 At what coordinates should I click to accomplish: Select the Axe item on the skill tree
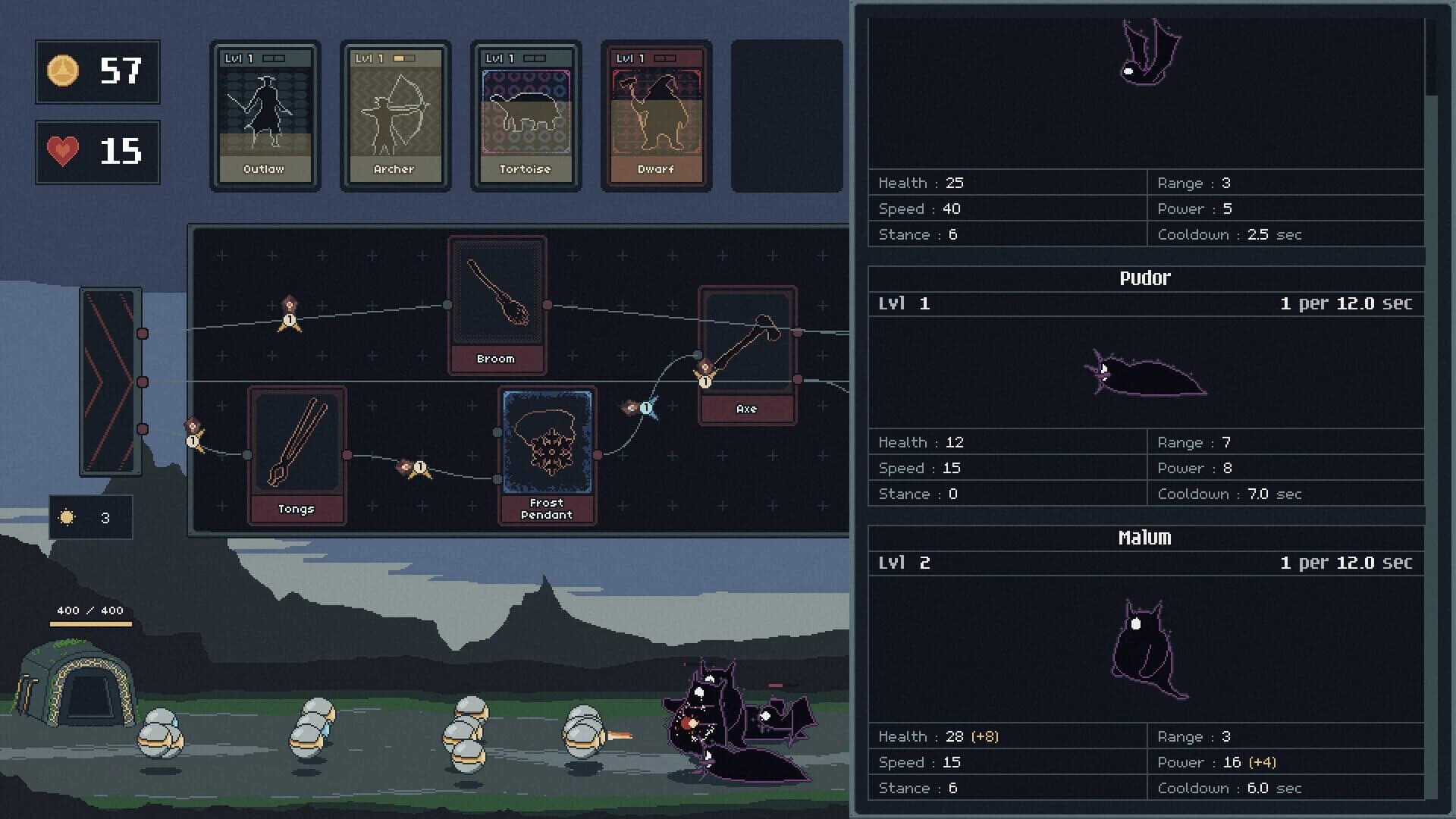point(747,345)
